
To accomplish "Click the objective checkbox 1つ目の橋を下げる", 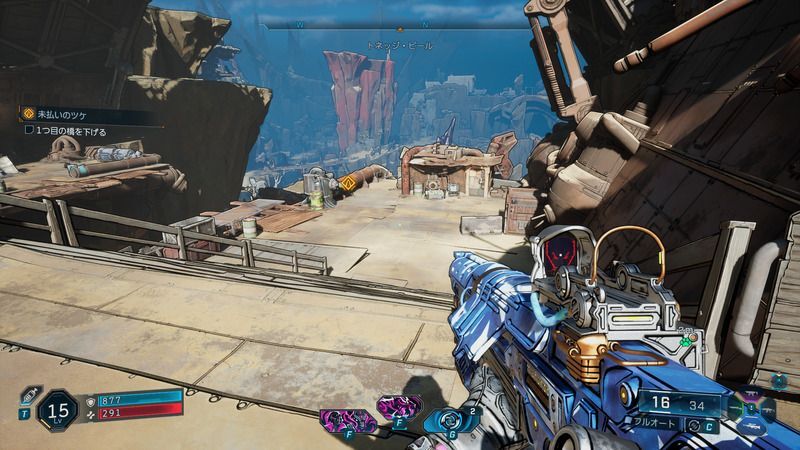I will pos(30,131).
